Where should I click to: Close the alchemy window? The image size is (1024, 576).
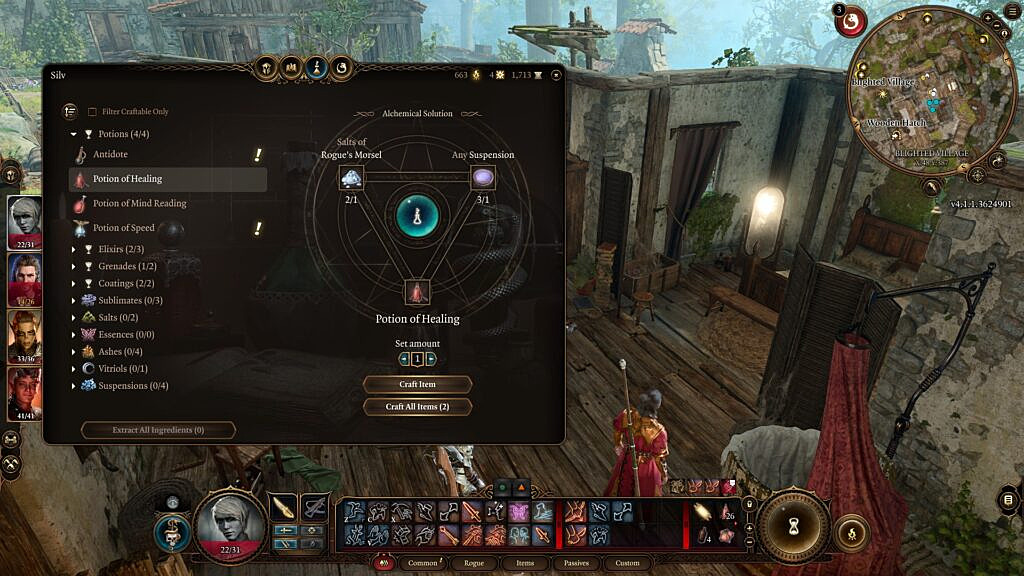point(556,75)
